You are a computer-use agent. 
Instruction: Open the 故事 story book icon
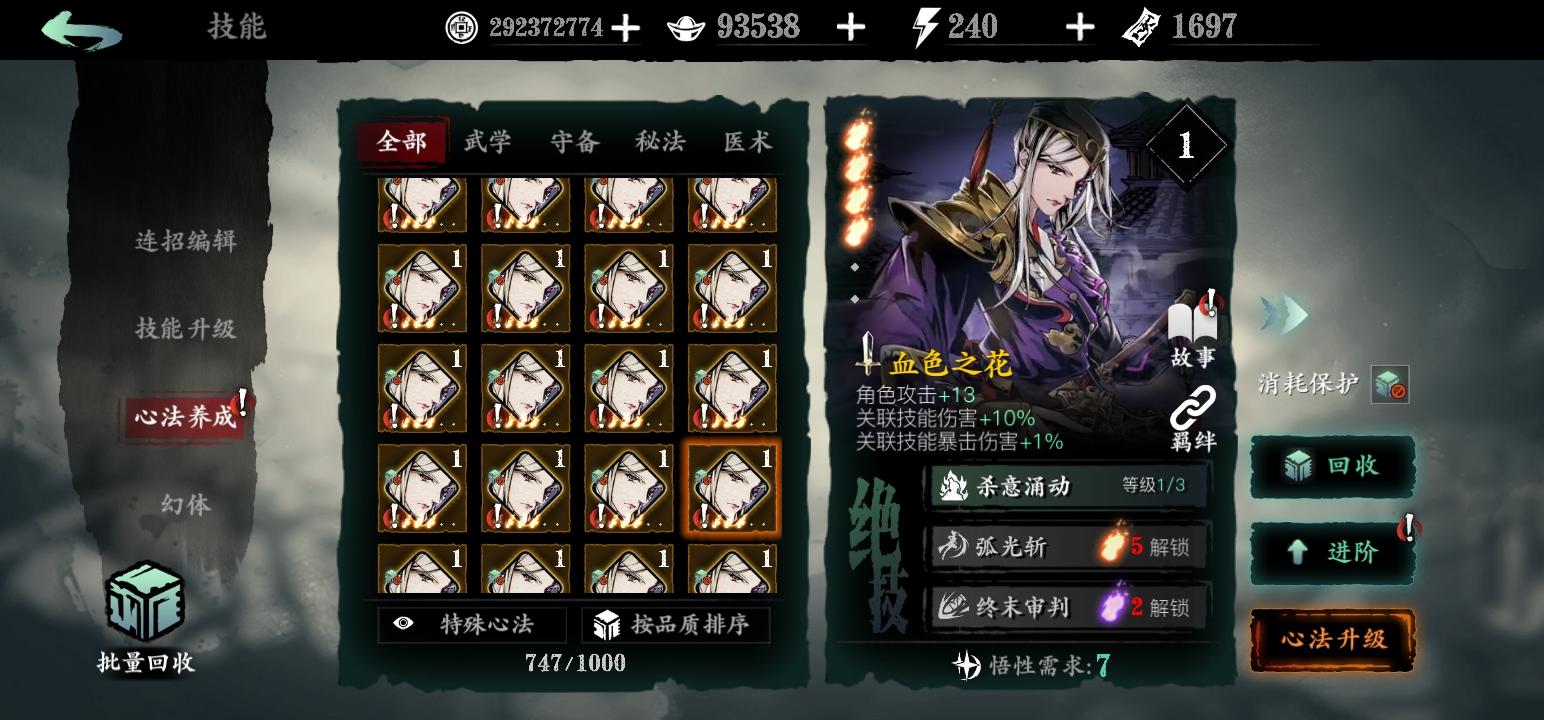[x=1192, y=322]
